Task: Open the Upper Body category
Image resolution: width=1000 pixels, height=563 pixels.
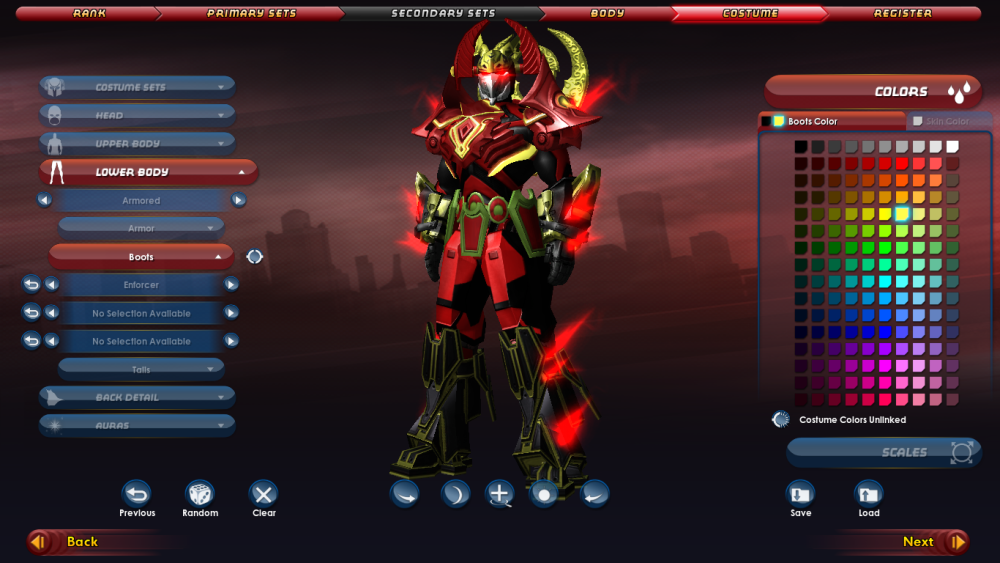Action: coord(138,144)
